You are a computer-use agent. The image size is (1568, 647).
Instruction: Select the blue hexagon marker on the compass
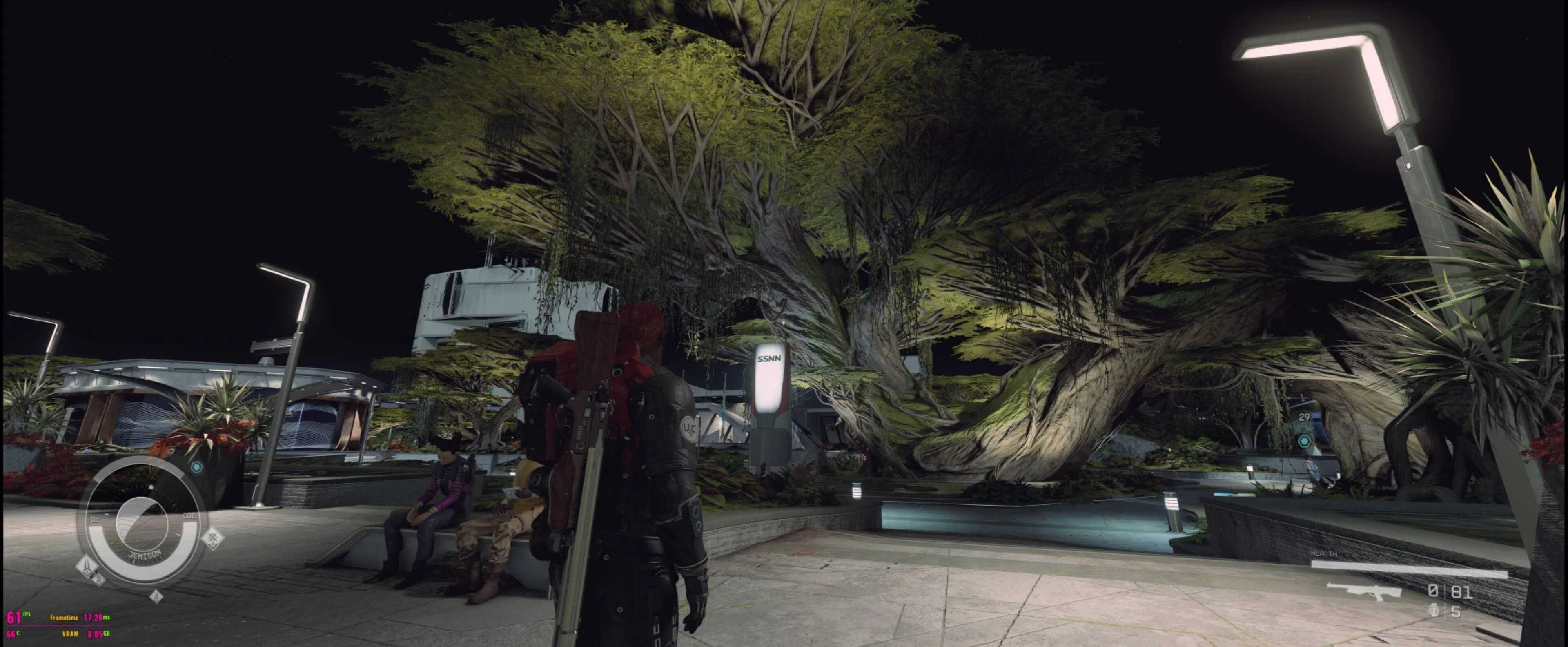[x=196, y=467]
